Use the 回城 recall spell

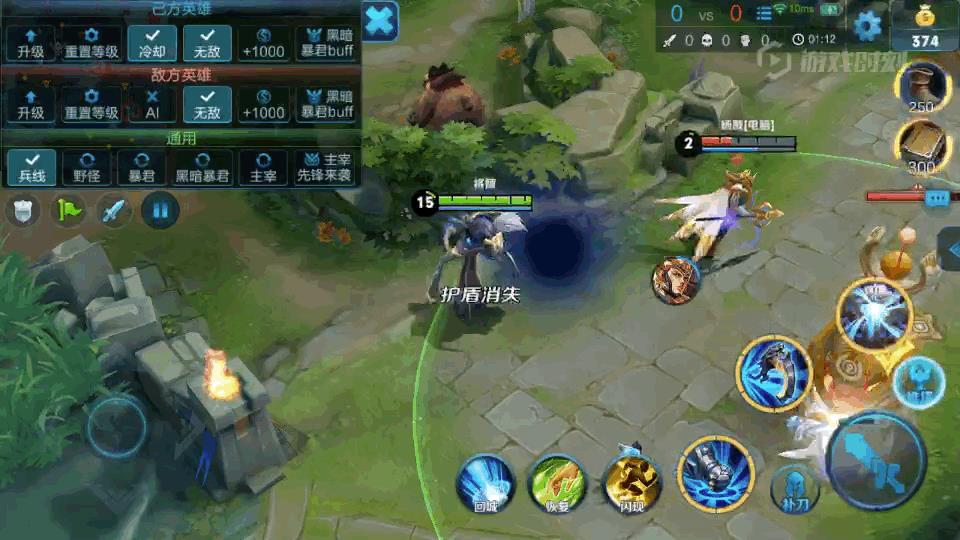[x=485, y=482]
